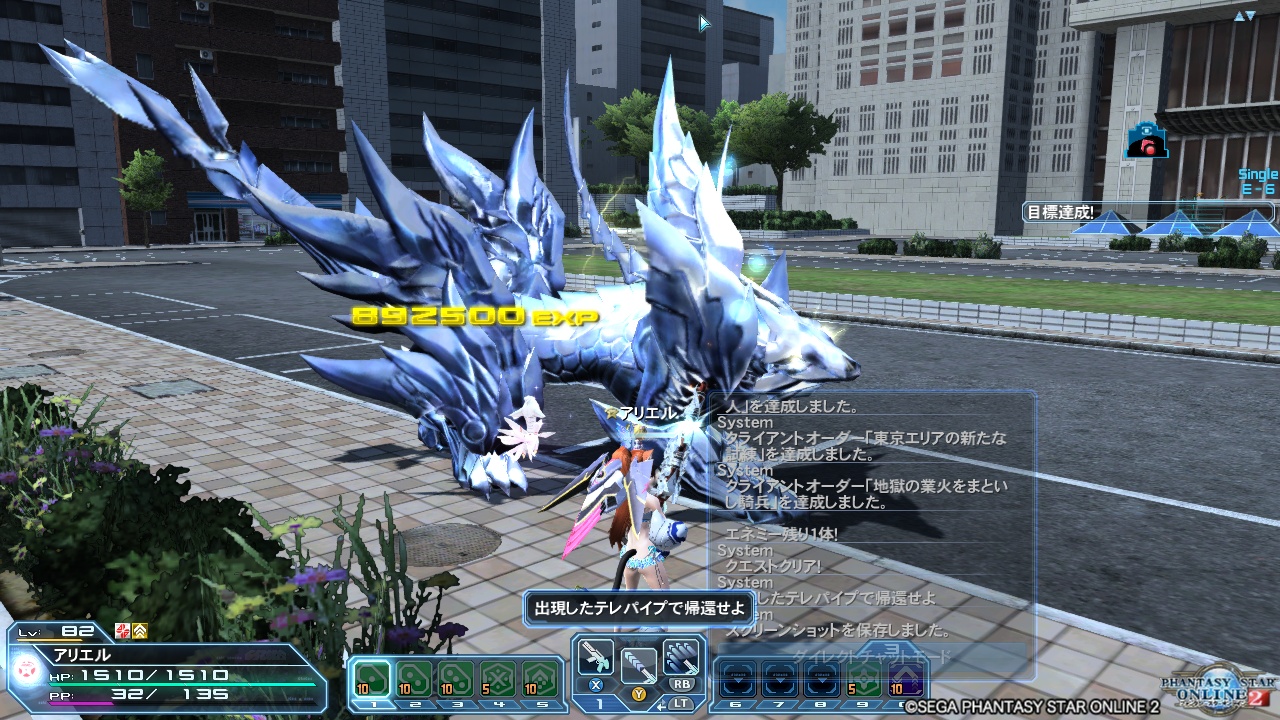
Task: Use the item in subpalette slot 1
Action: point(371,679)
